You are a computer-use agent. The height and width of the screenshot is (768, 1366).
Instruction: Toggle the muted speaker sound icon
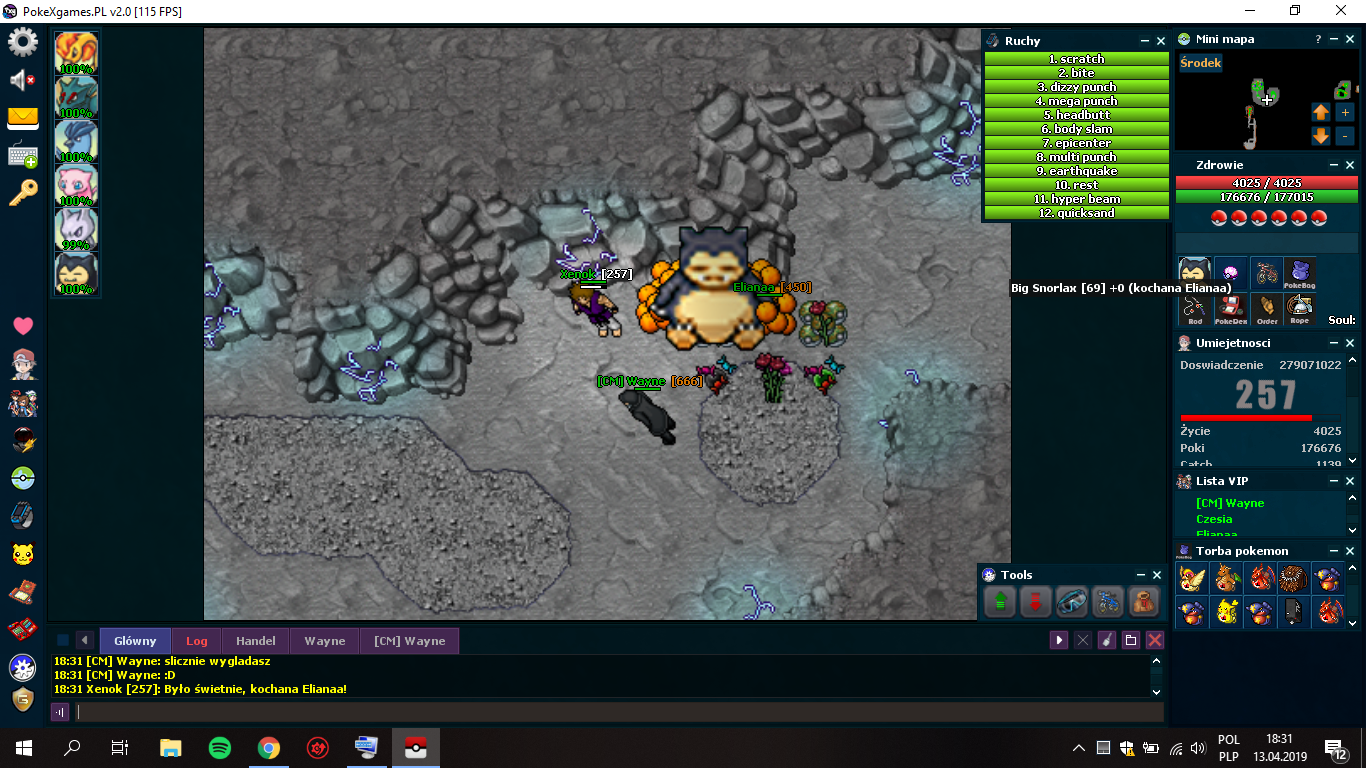[x=23, y=80]
